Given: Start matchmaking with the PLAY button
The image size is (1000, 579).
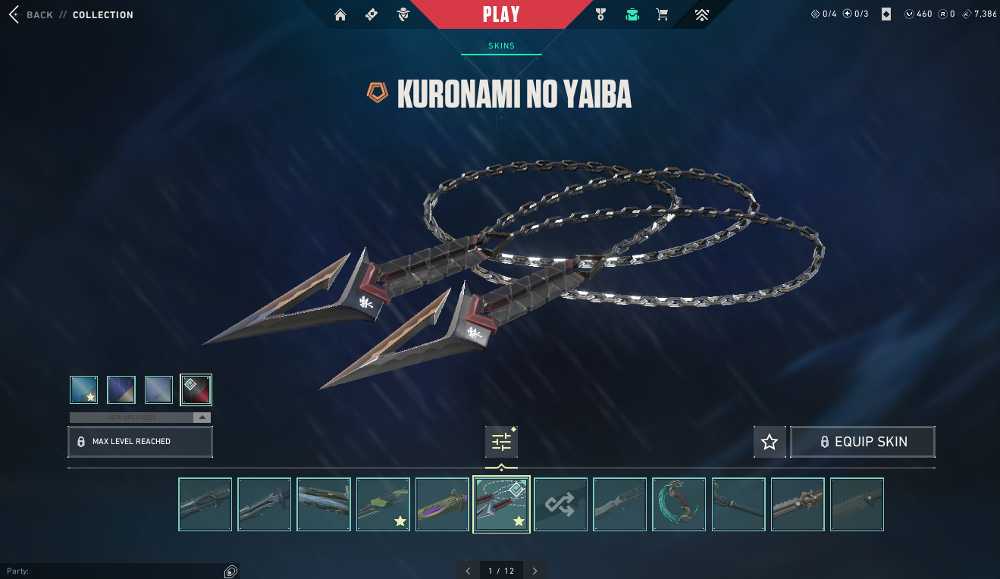Looking at the screenshot, I should pos(501,14).
